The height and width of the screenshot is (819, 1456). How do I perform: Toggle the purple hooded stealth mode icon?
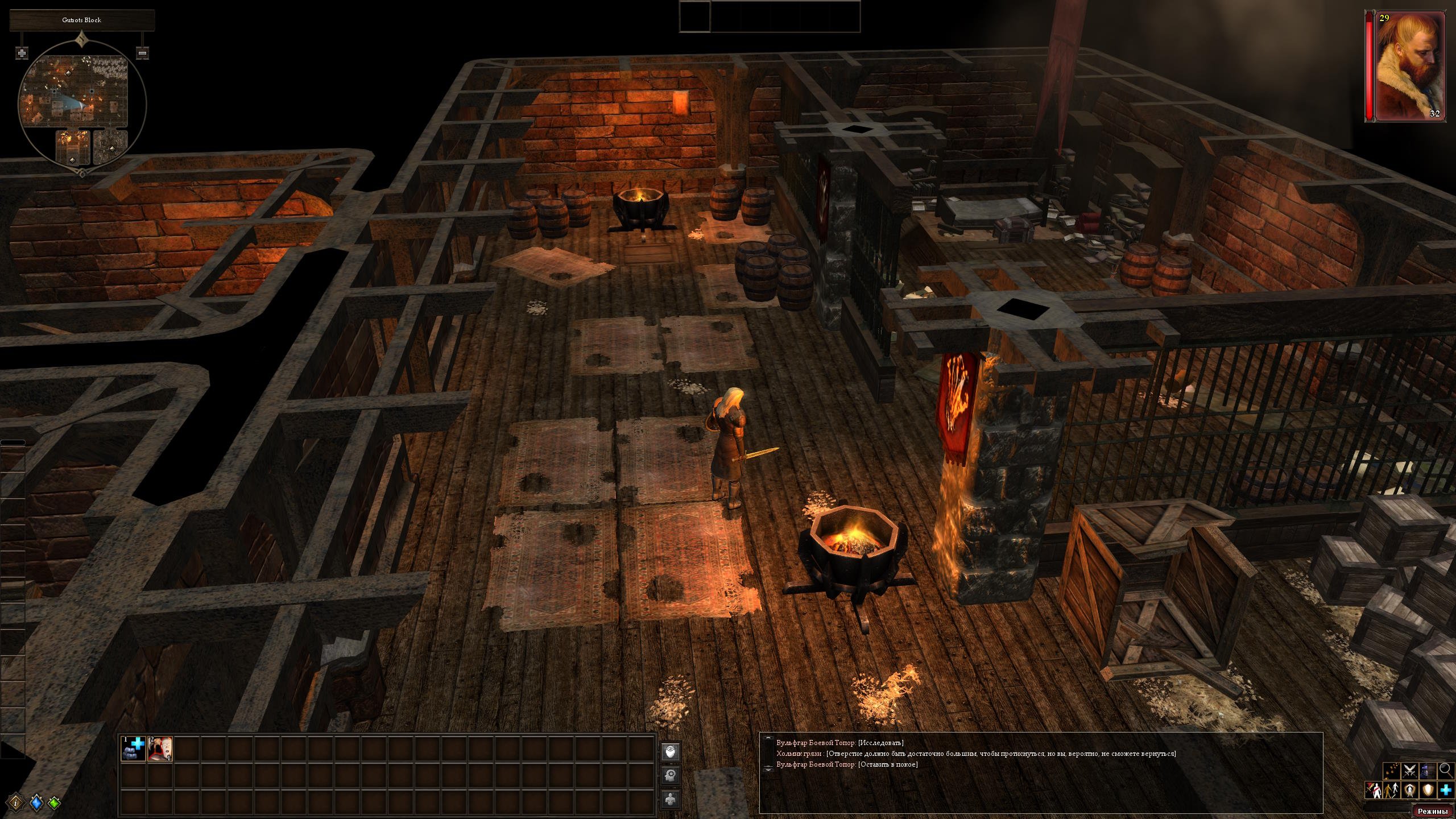coord(1428,771)
